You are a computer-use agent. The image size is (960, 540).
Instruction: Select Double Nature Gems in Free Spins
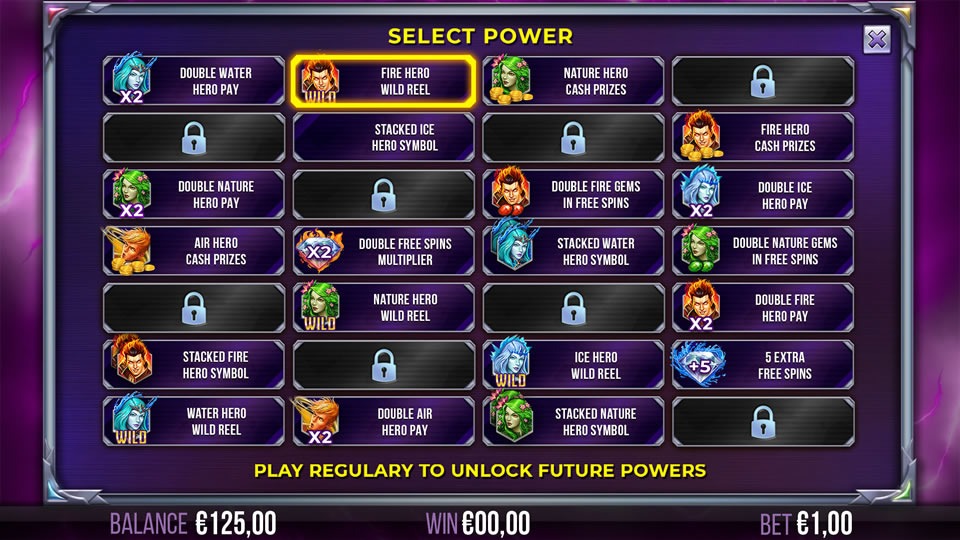click(763, 251)
